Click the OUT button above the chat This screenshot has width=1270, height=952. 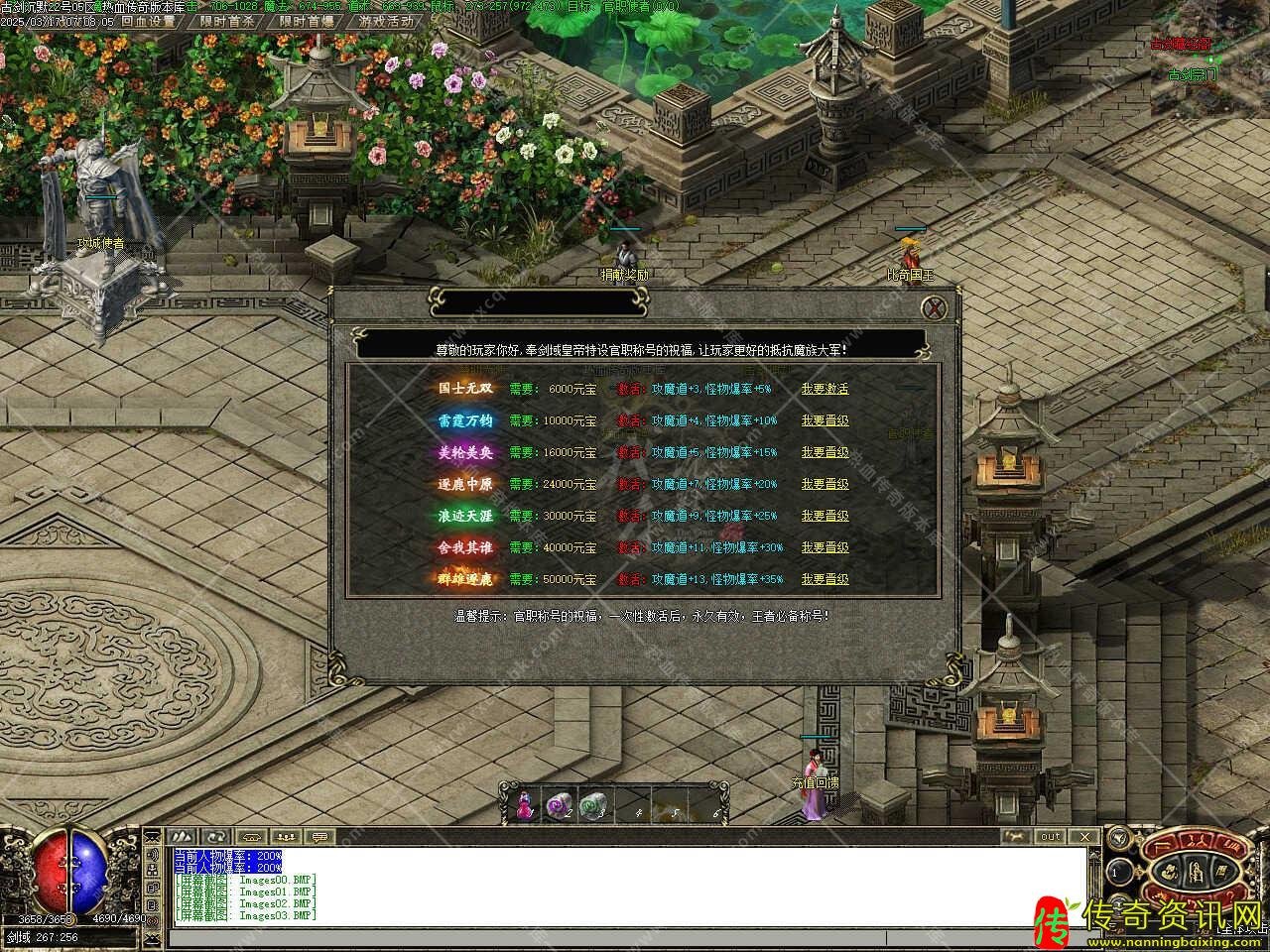click(x=1050, y=836)
